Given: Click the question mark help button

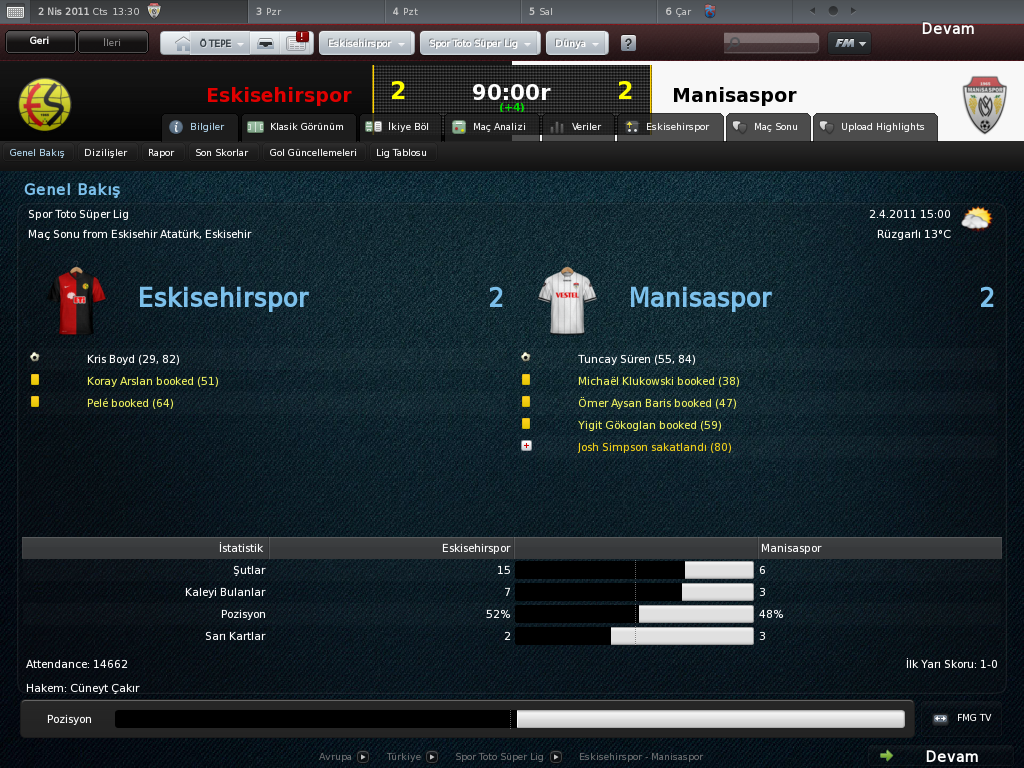Looking at the screenshot, I should [x=628, y=44].
